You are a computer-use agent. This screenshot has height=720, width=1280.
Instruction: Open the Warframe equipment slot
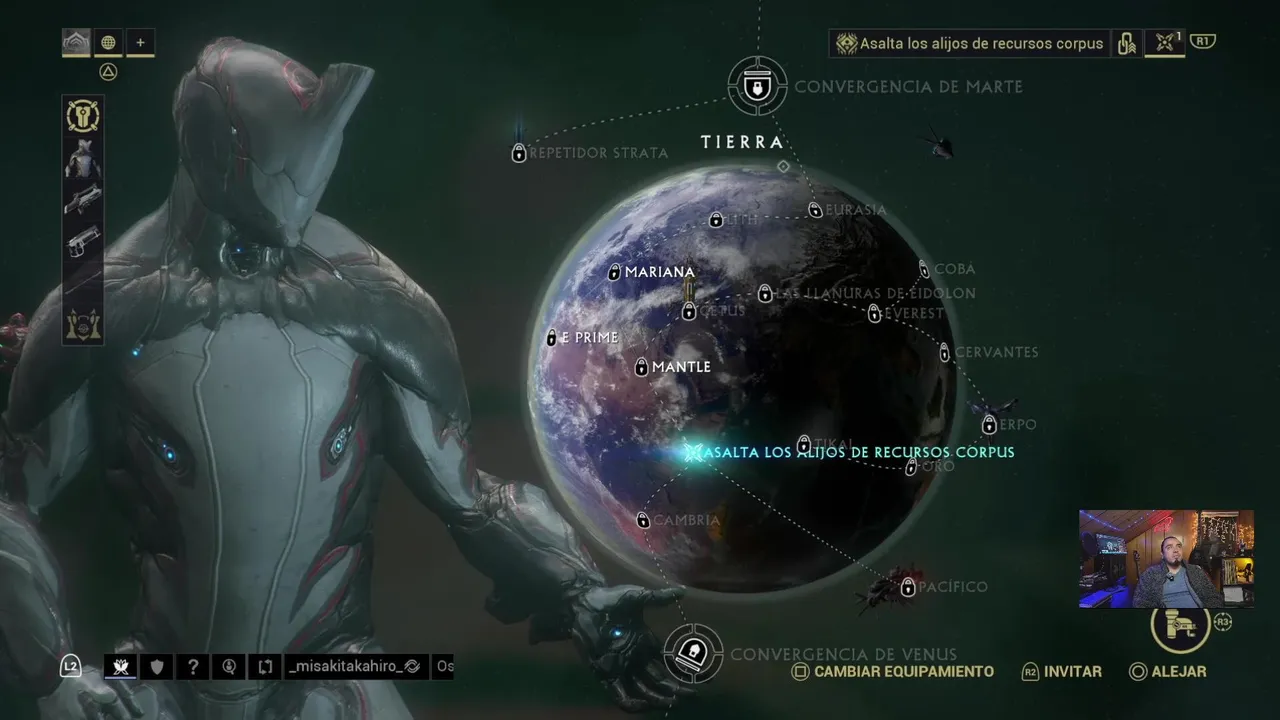click(x=83, y=159)
